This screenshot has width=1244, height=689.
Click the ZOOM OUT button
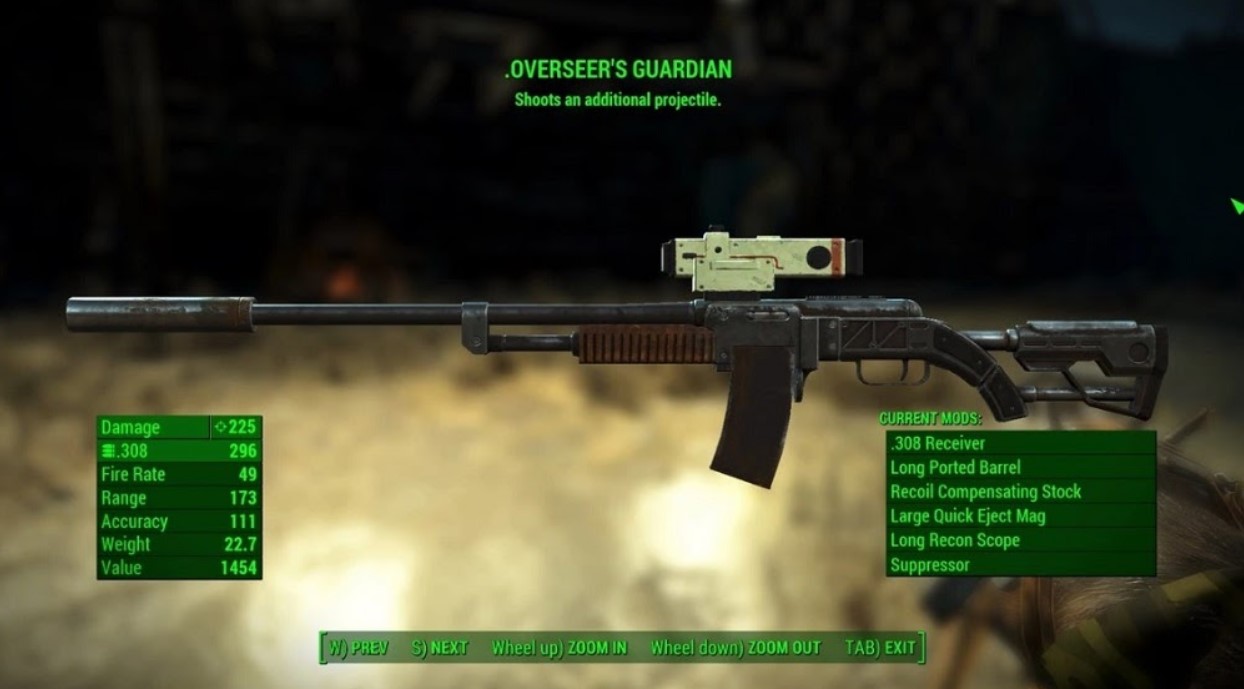(x=735, y=647)
